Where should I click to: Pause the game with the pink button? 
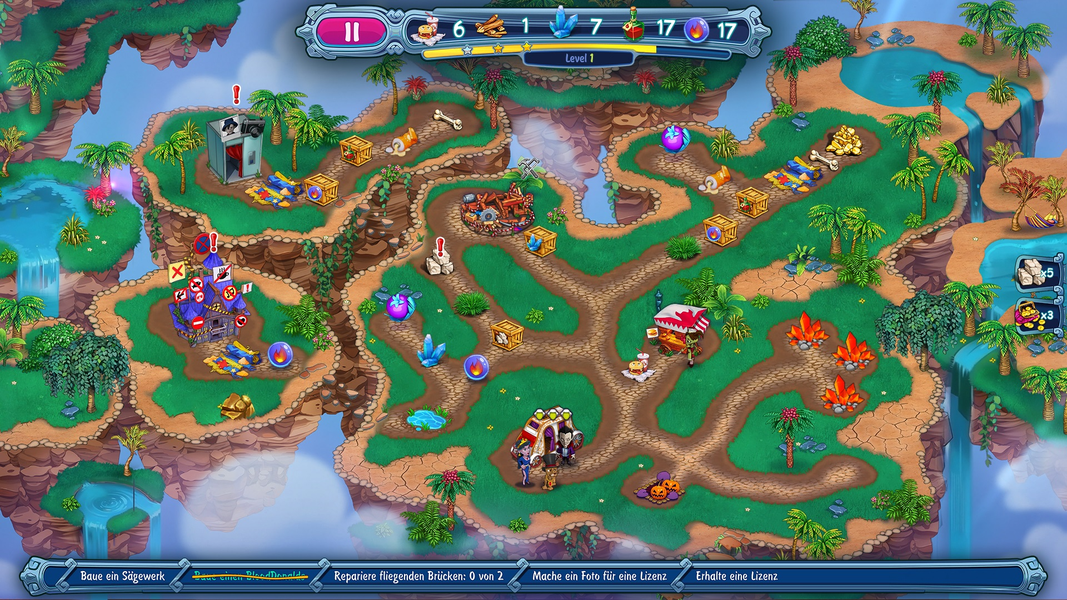pyautogui.click(x=351, y=31)
